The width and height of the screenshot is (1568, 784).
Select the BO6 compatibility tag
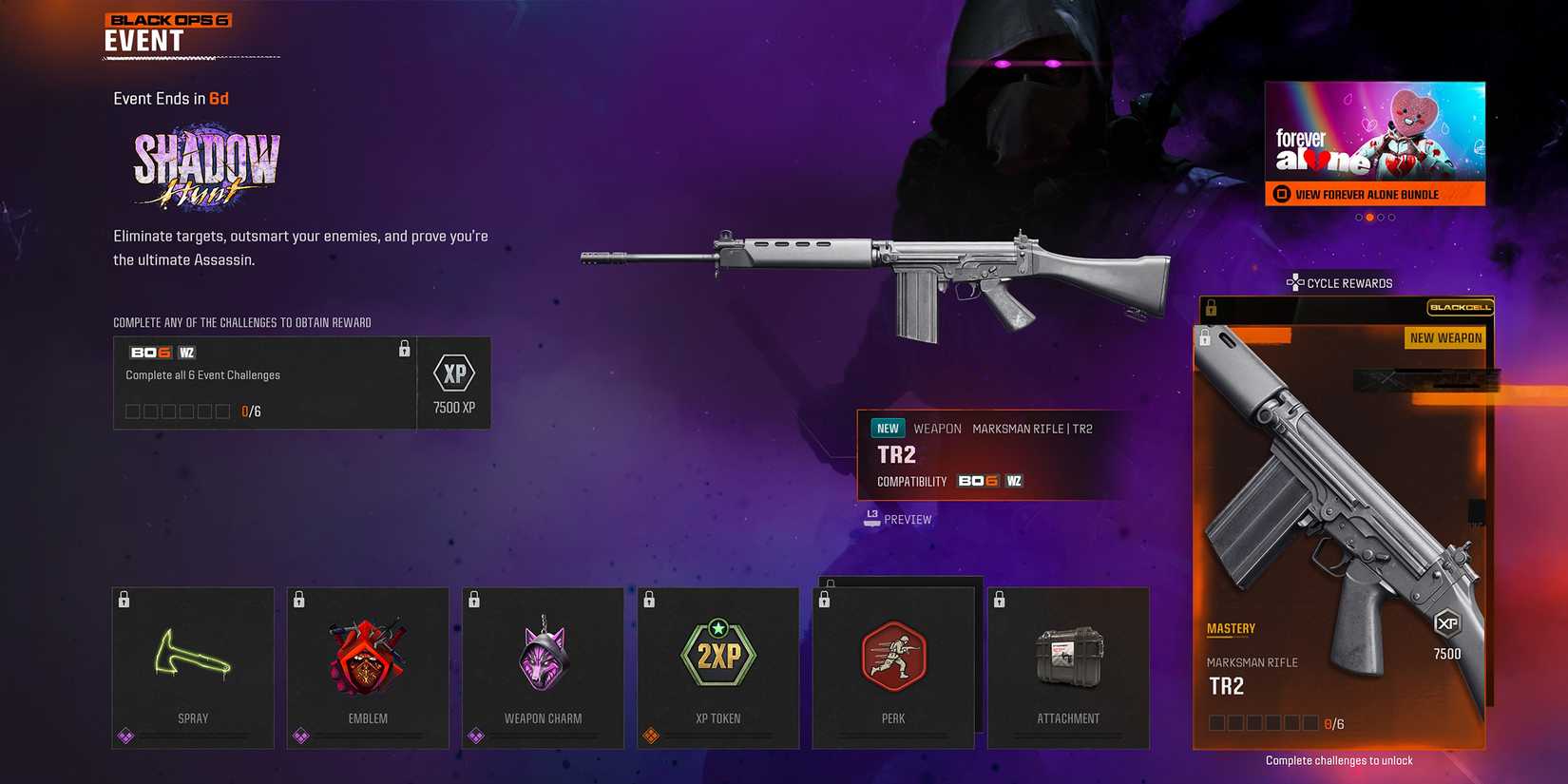pyautogui.click(x=977, y=481)
